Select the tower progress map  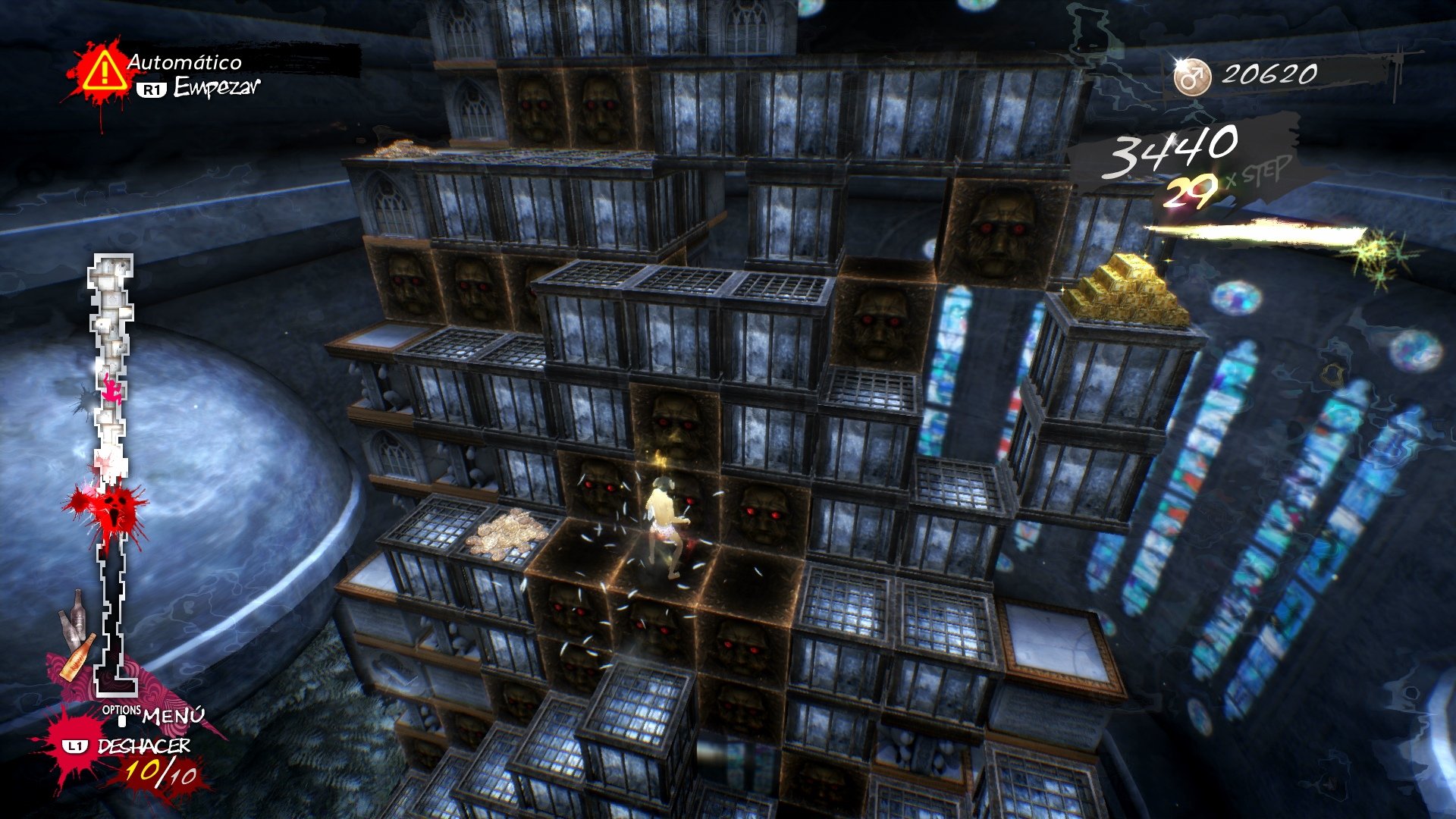click(x=112, y=470)
